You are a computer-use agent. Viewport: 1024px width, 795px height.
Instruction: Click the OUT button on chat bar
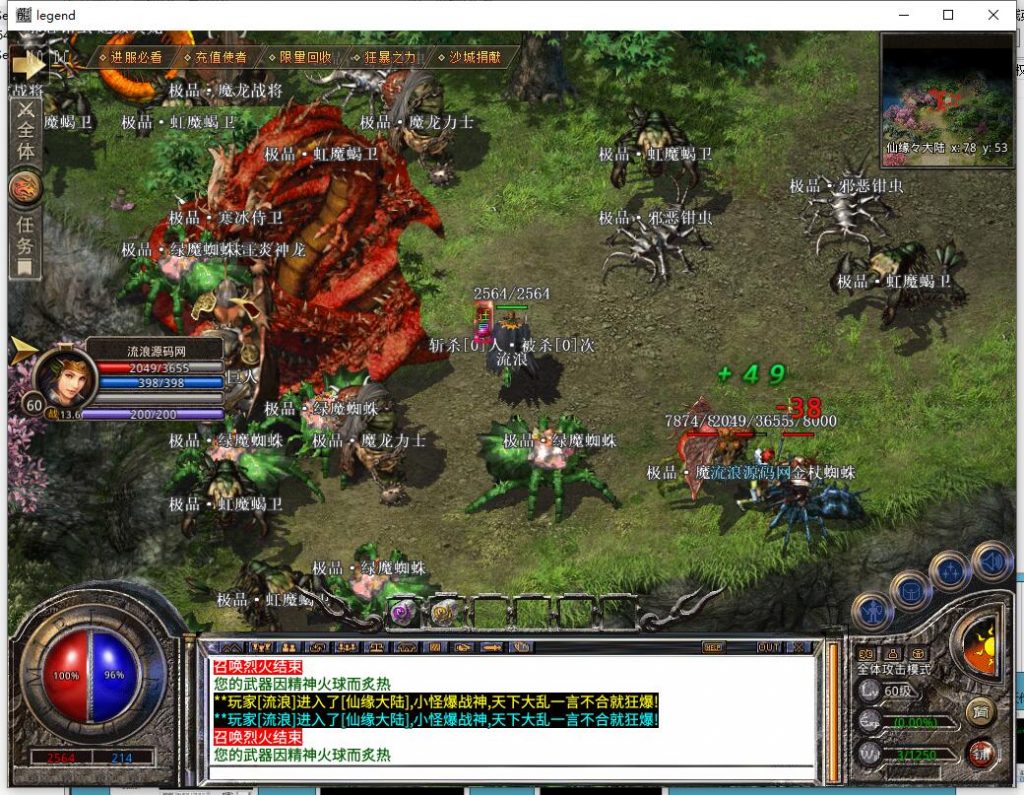pyautogui.click(x=768, y=647)
